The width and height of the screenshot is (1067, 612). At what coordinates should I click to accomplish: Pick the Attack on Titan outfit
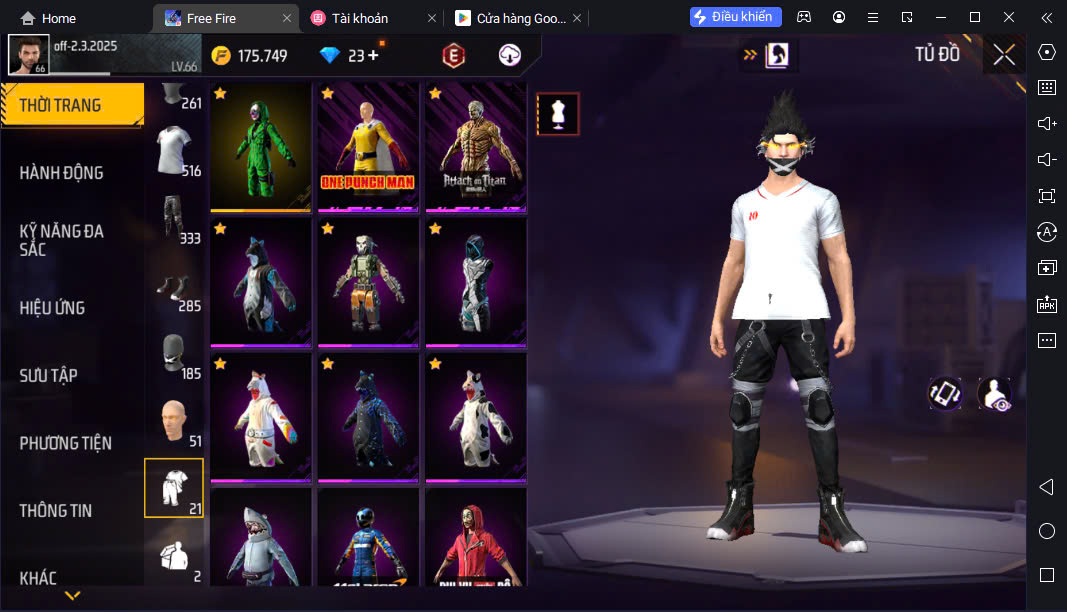[475, 147]
